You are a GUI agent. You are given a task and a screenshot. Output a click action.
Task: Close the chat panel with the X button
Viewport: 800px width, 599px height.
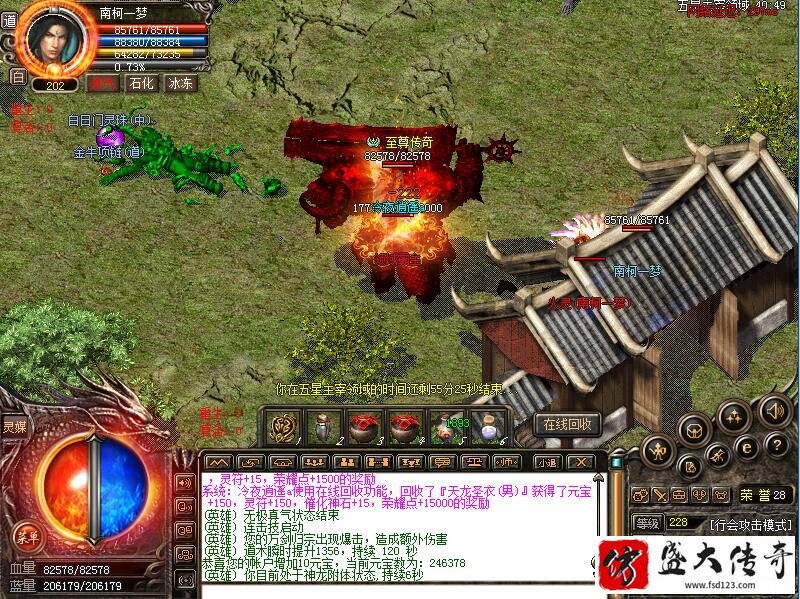click(x=587, y=462)
